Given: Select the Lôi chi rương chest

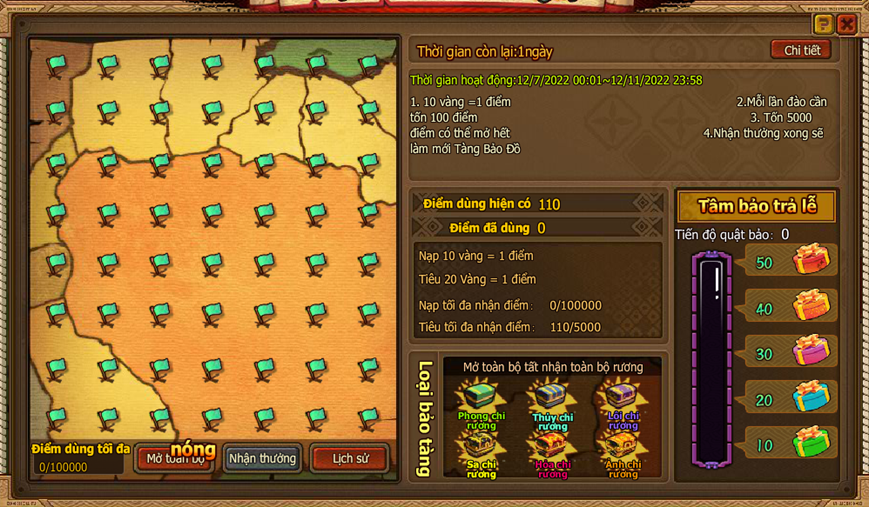Looking at the screenshot, I should tap(622, 399).
